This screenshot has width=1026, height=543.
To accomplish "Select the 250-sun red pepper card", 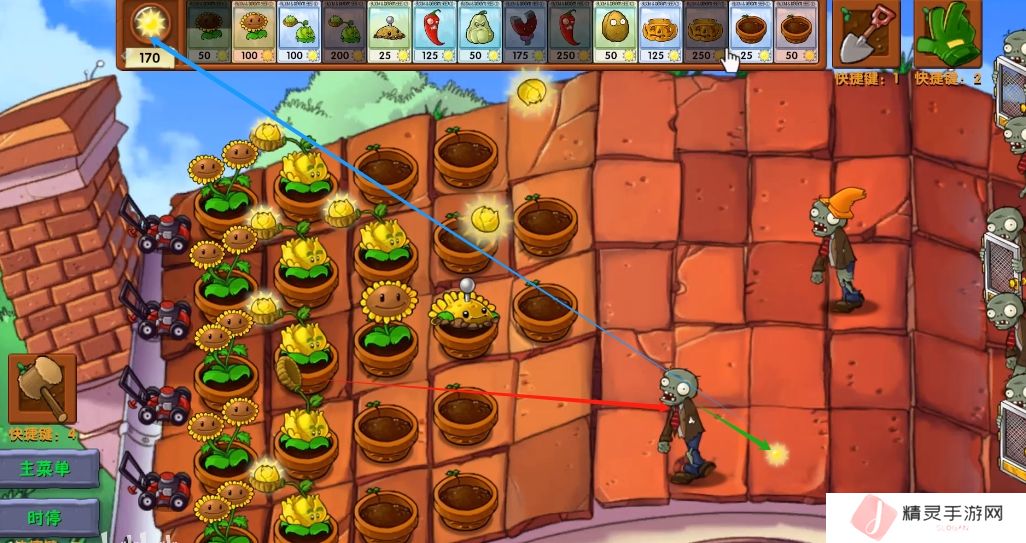I will pyautogui.click(x=568, y=32).
